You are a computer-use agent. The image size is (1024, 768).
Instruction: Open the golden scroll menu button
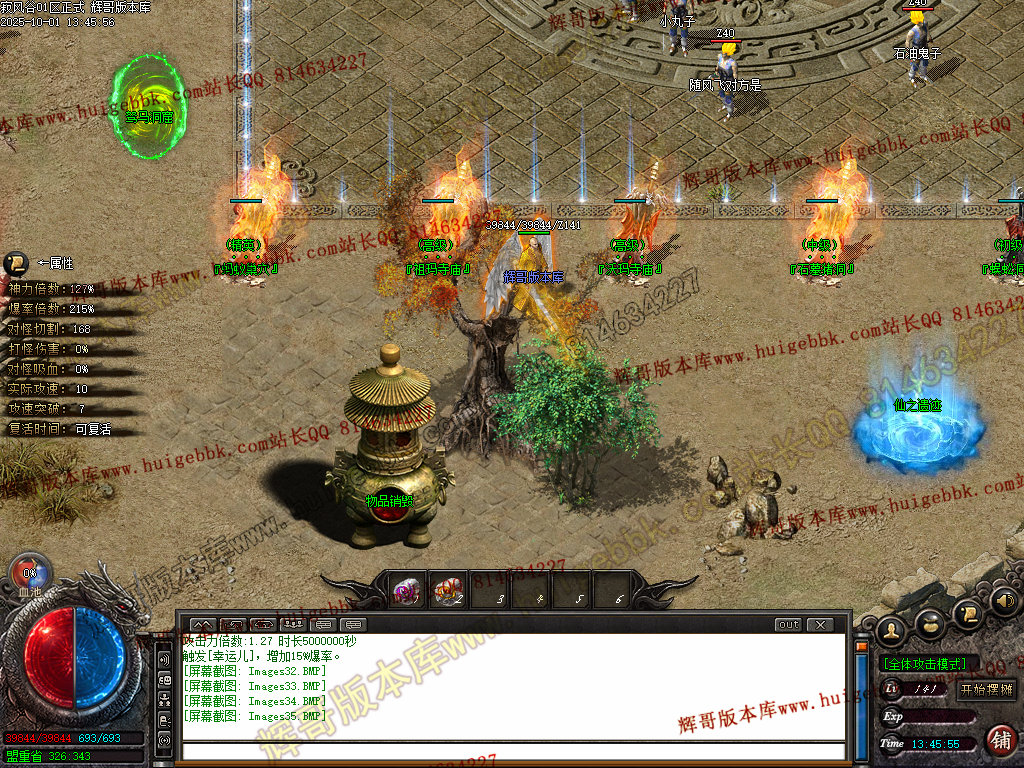pyautogui.click(x=966, y=612)
